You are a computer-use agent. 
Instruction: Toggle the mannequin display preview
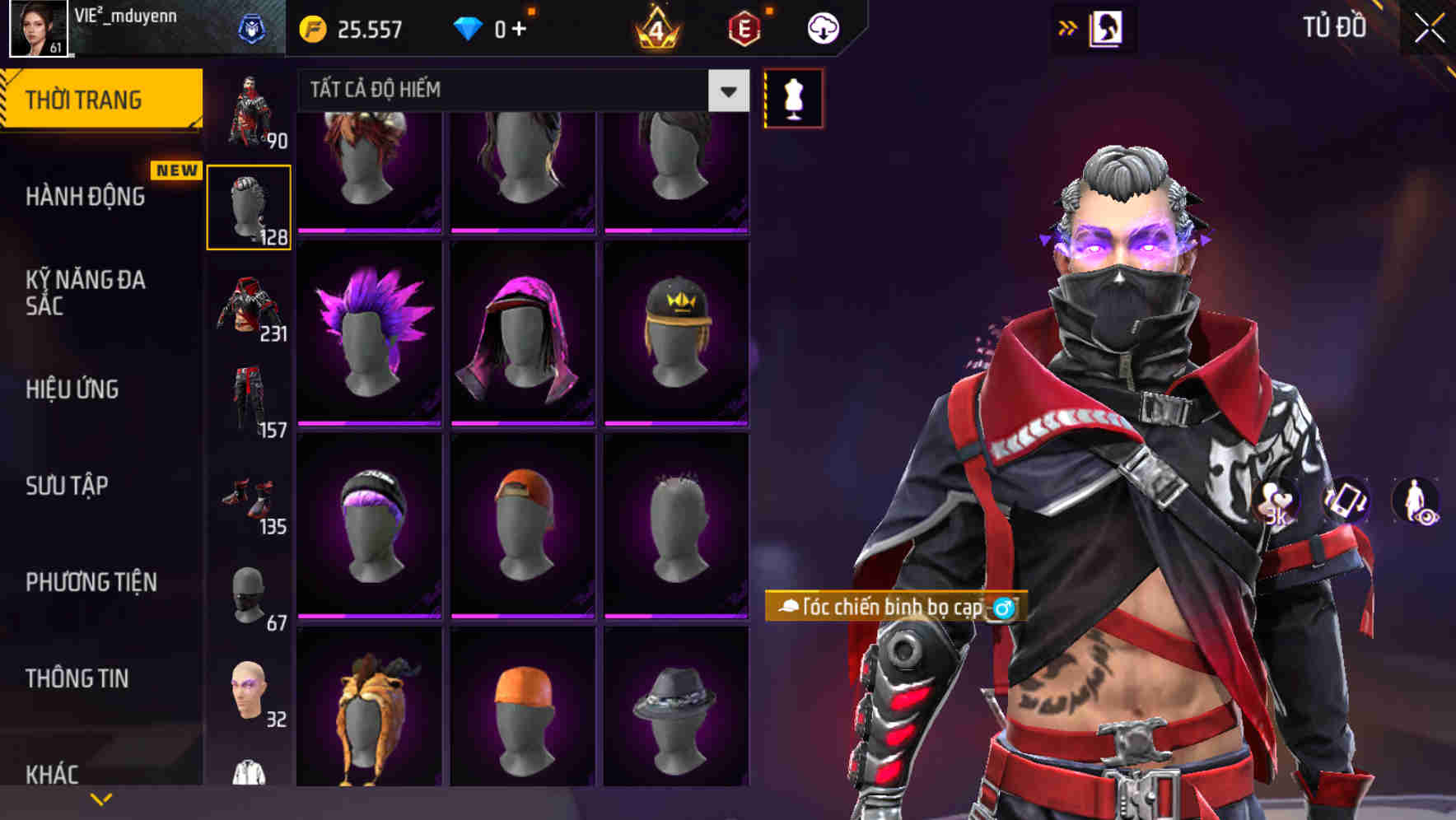pyautogui.click(x=793, y=97)
